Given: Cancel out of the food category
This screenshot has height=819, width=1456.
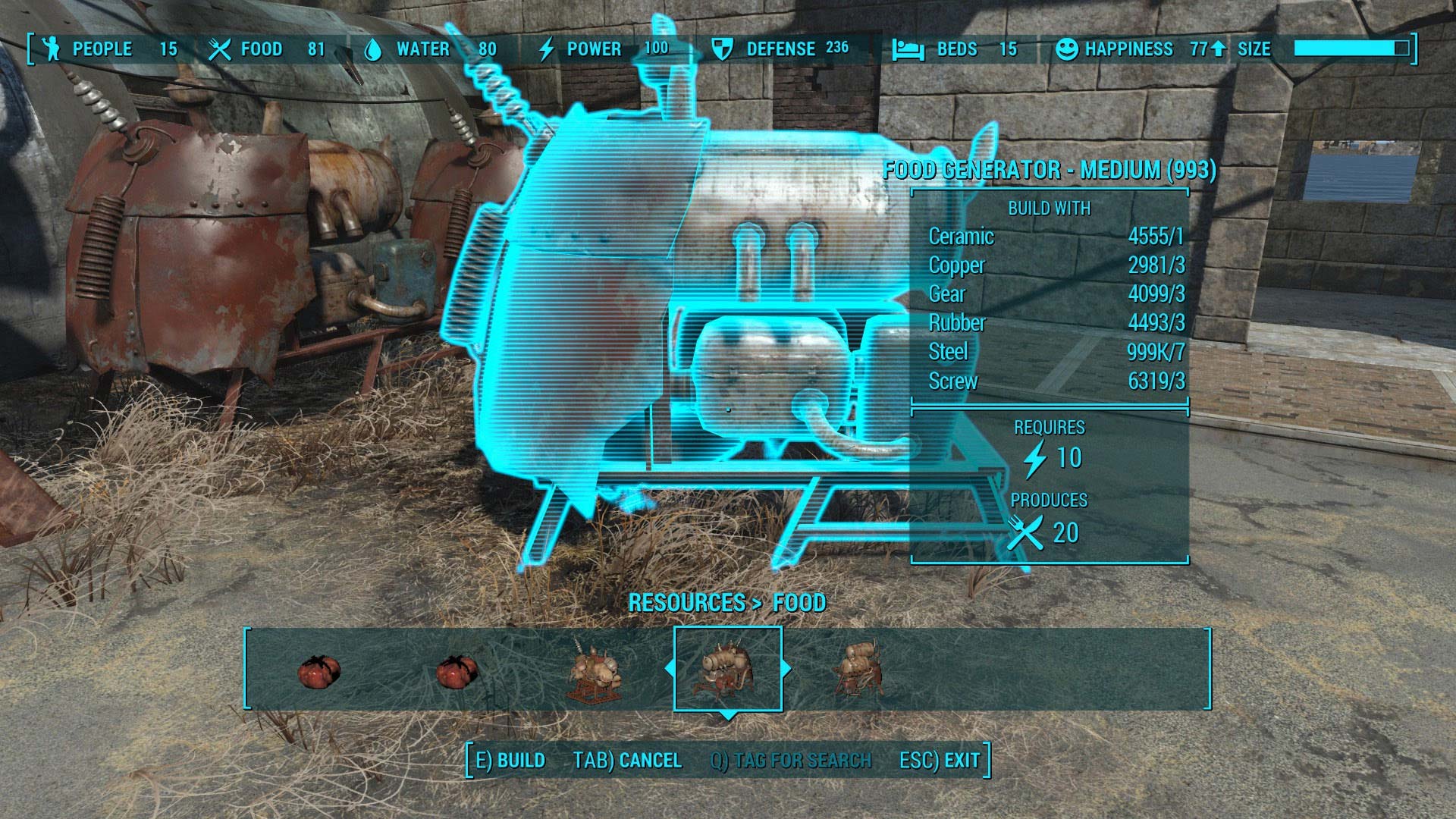Looking at the screenshot, I should pos(627,761).
